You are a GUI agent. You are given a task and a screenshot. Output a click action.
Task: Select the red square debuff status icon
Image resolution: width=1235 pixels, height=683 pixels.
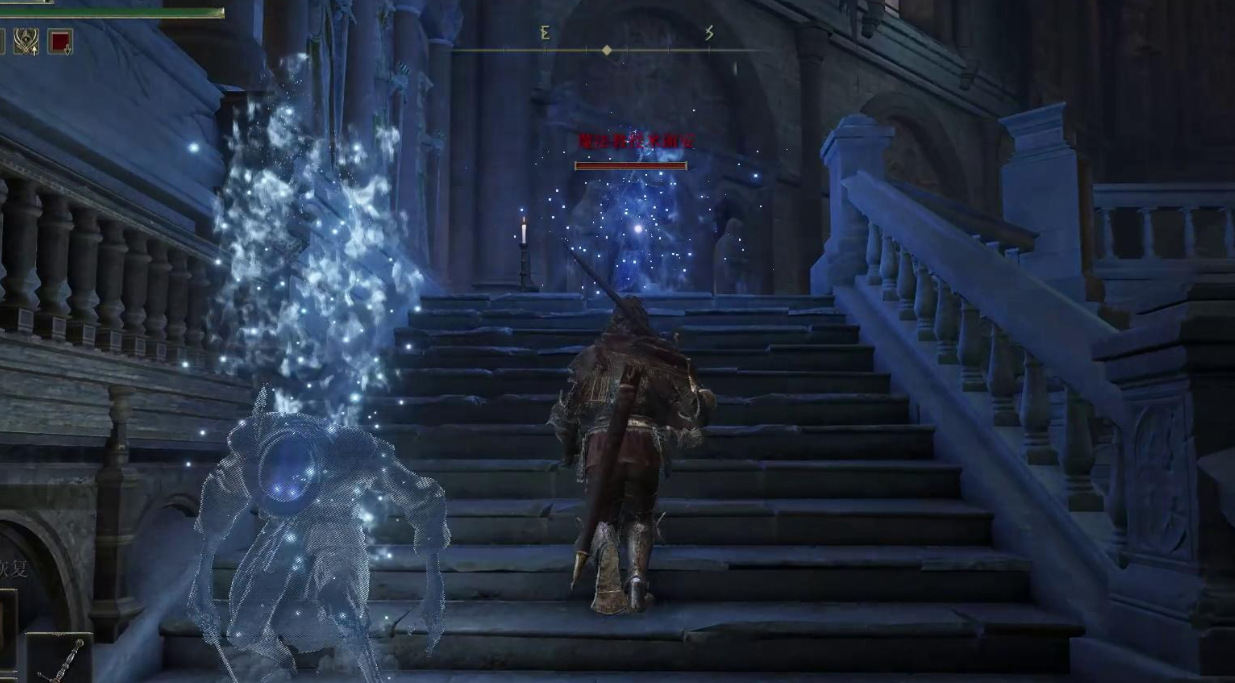pyautogui.click(x=60, y=42)
